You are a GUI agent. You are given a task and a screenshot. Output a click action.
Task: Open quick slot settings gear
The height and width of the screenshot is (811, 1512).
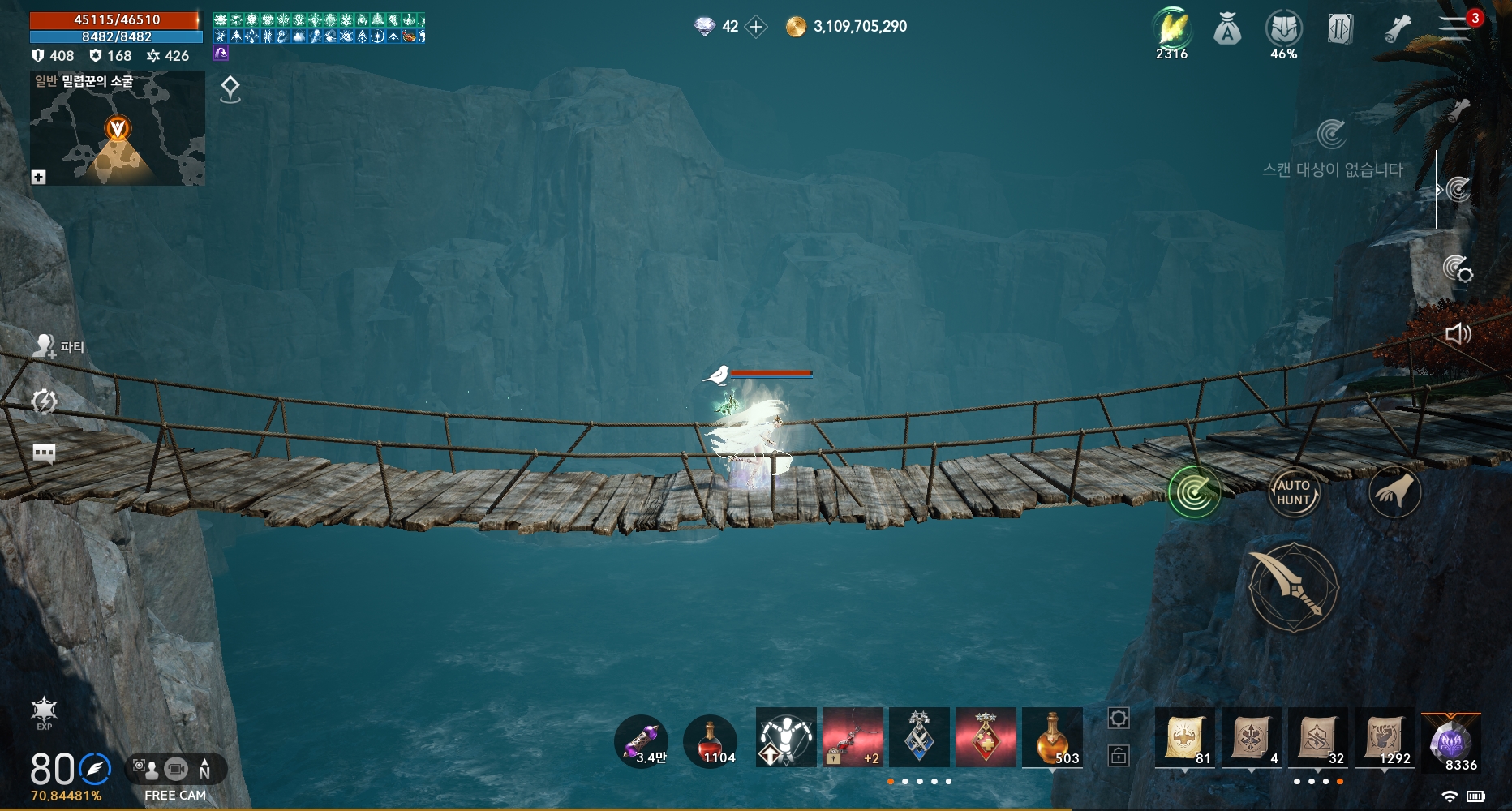click(x=1119, y=718)
